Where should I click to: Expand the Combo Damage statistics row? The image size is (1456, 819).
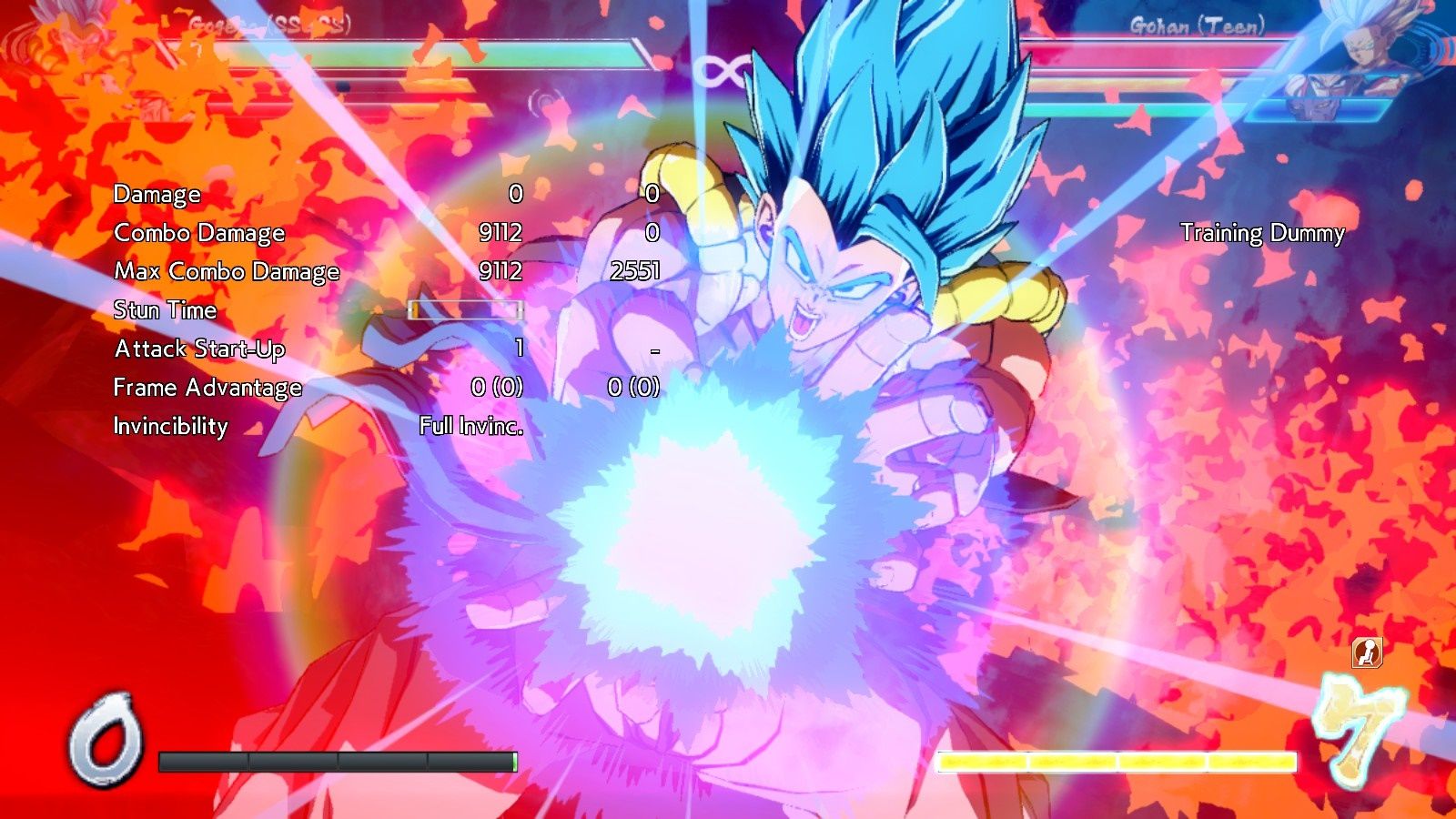(199, 233)
